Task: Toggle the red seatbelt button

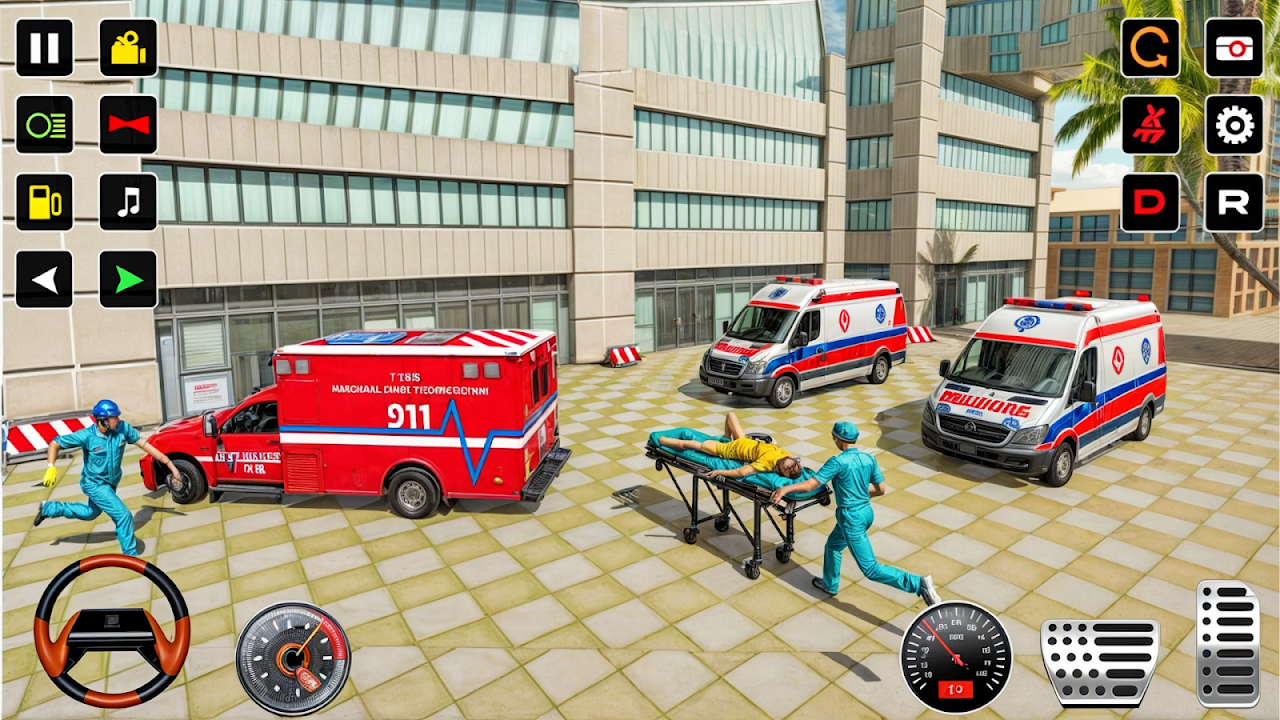Action: pyautogui.click(x=1150, y=124)
